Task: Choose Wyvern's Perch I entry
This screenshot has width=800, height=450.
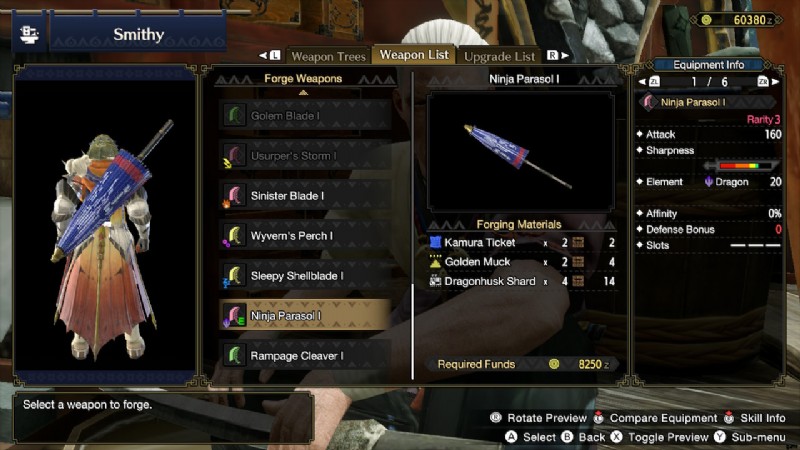Action: [304, 236]
